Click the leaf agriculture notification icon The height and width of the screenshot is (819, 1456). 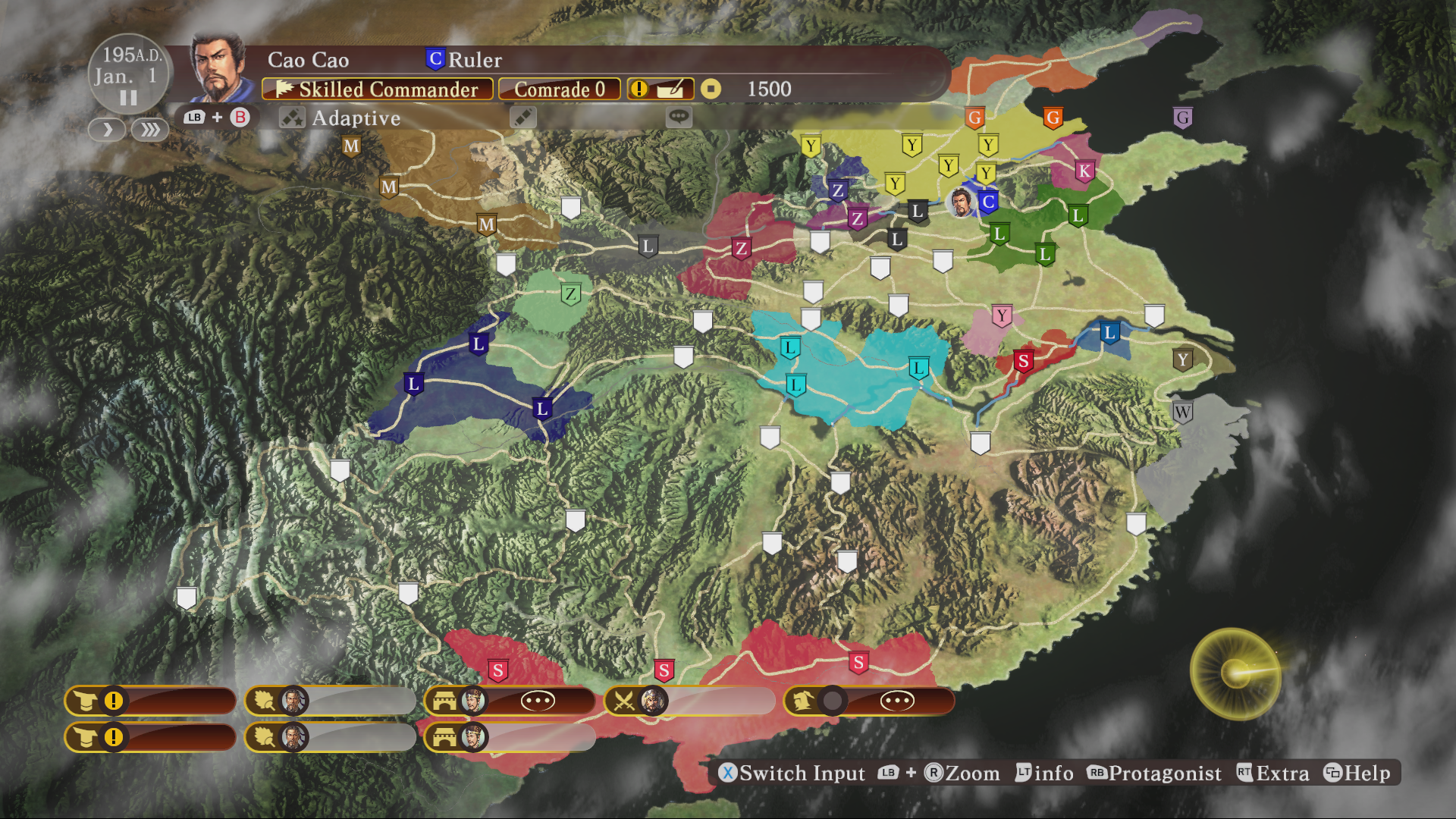coord(263,701)
